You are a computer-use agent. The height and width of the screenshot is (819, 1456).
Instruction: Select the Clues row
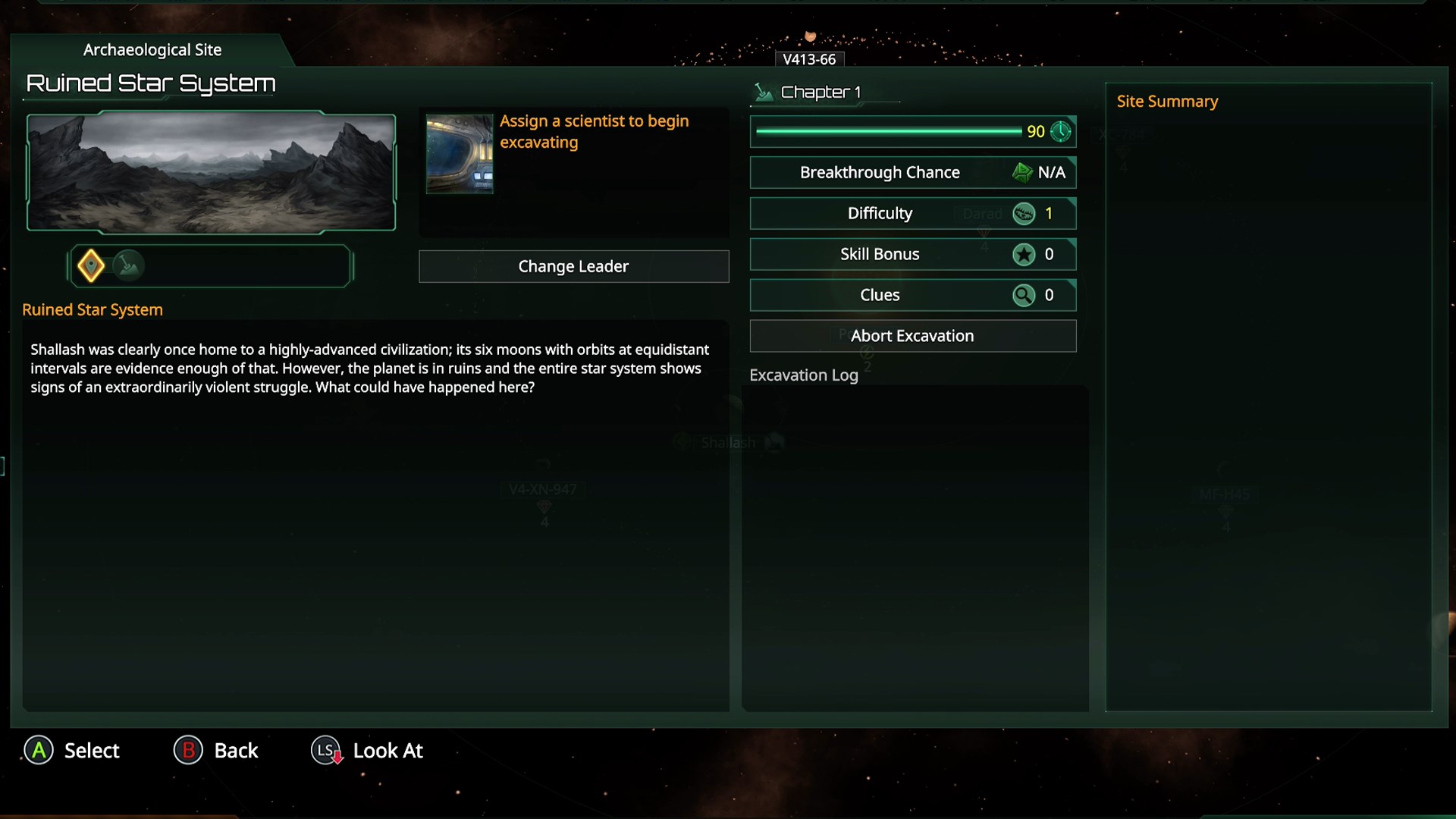pyautogui.click(x=912, y=295)
